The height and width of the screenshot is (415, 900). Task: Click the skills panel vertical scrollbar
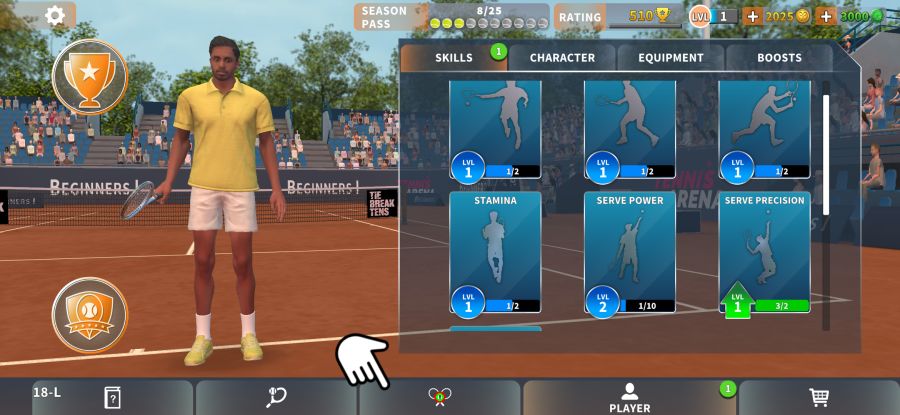point(826,150)
